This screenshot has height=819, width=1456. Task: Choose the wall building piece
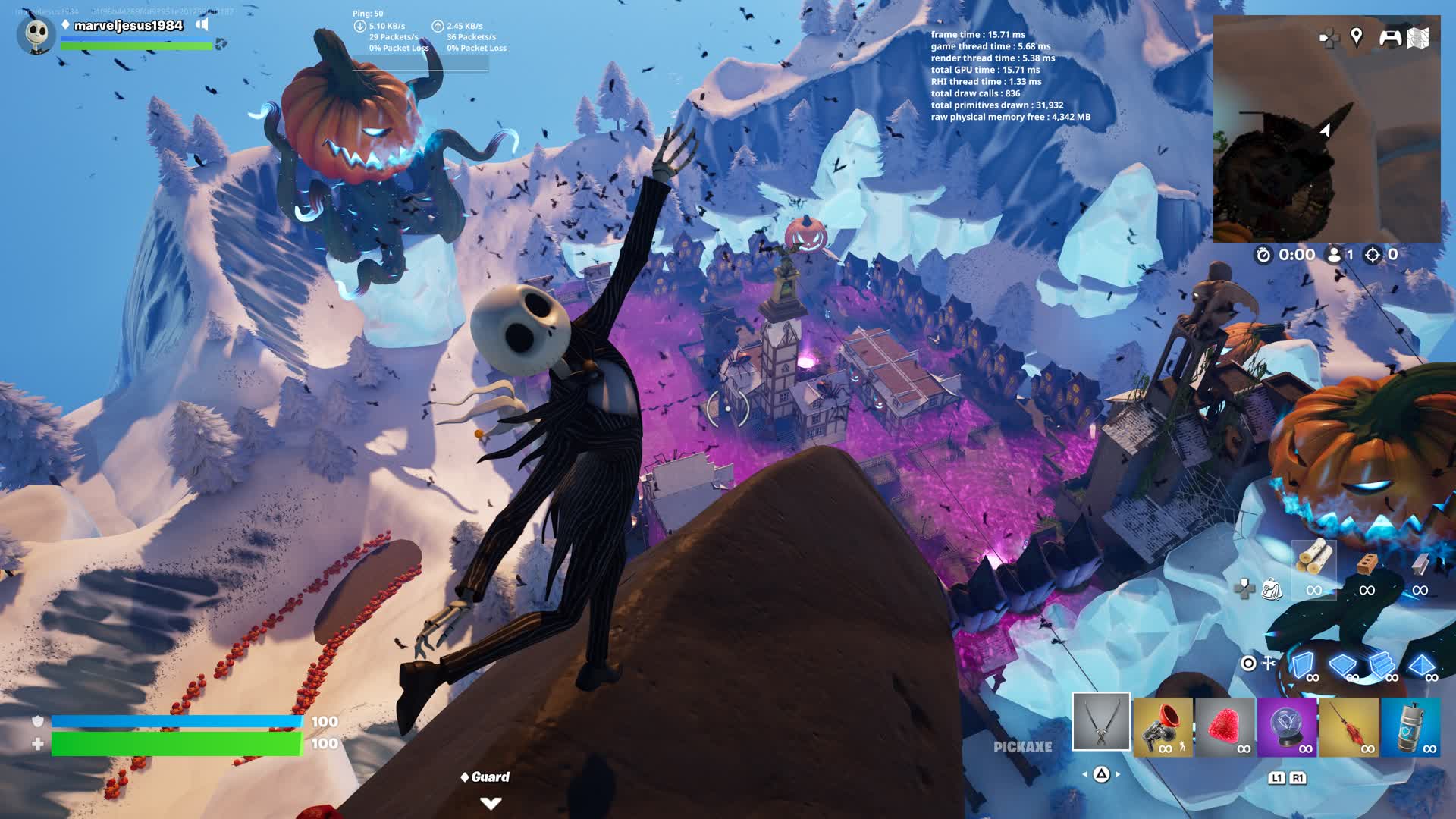[x=1302, y=665]
